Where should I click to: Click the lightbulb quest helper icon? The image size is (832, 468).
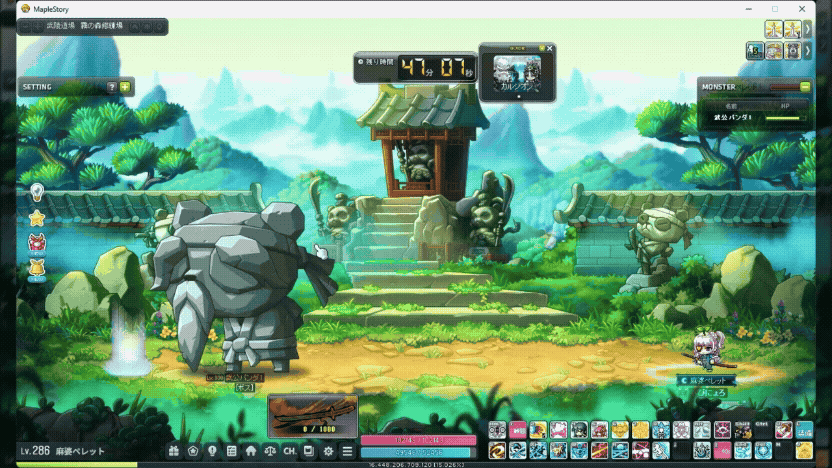coord(211,450)
